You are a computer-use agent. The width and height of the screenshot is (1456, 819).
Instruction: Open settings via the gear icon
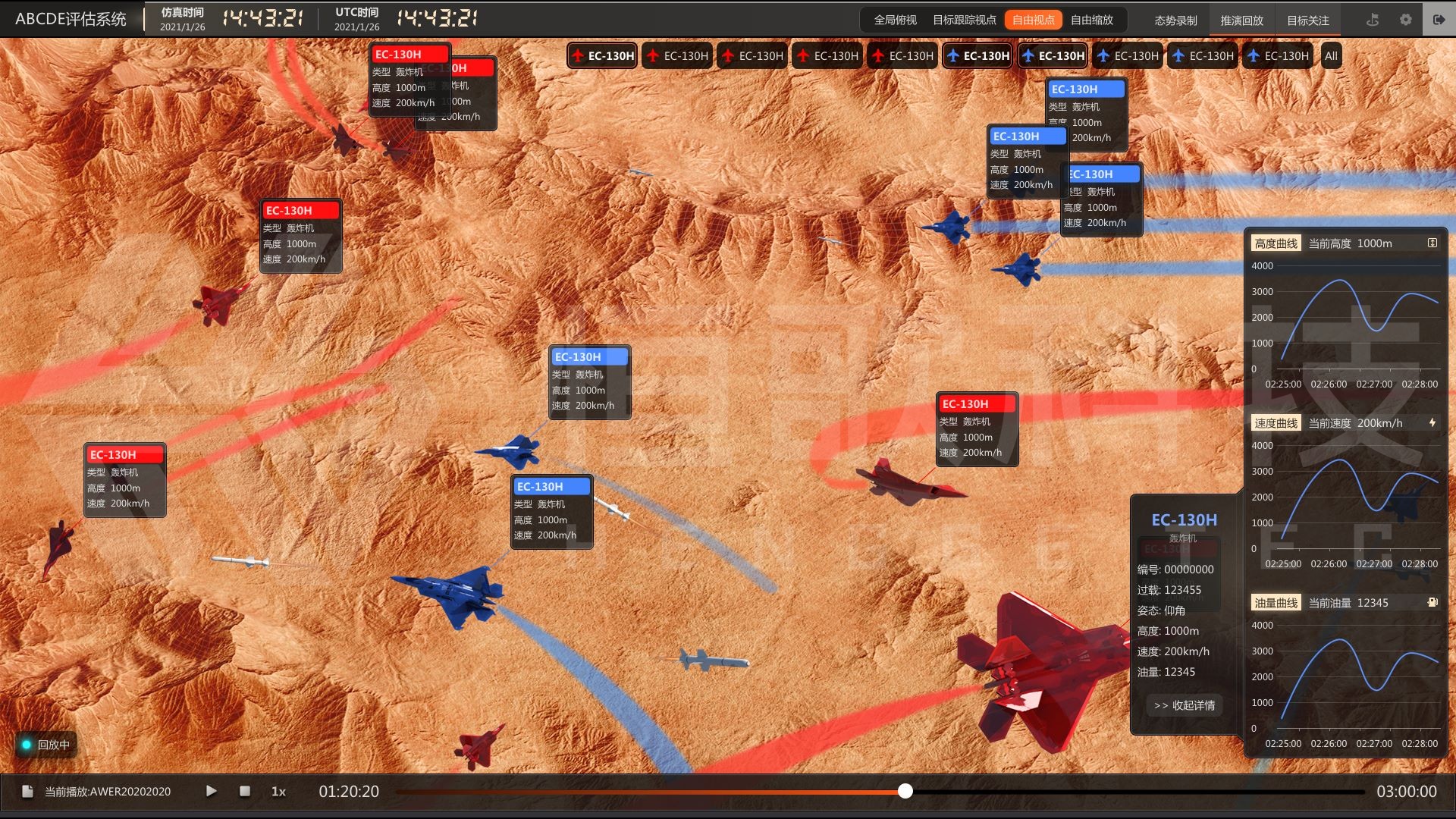(x=1406, y=20)
